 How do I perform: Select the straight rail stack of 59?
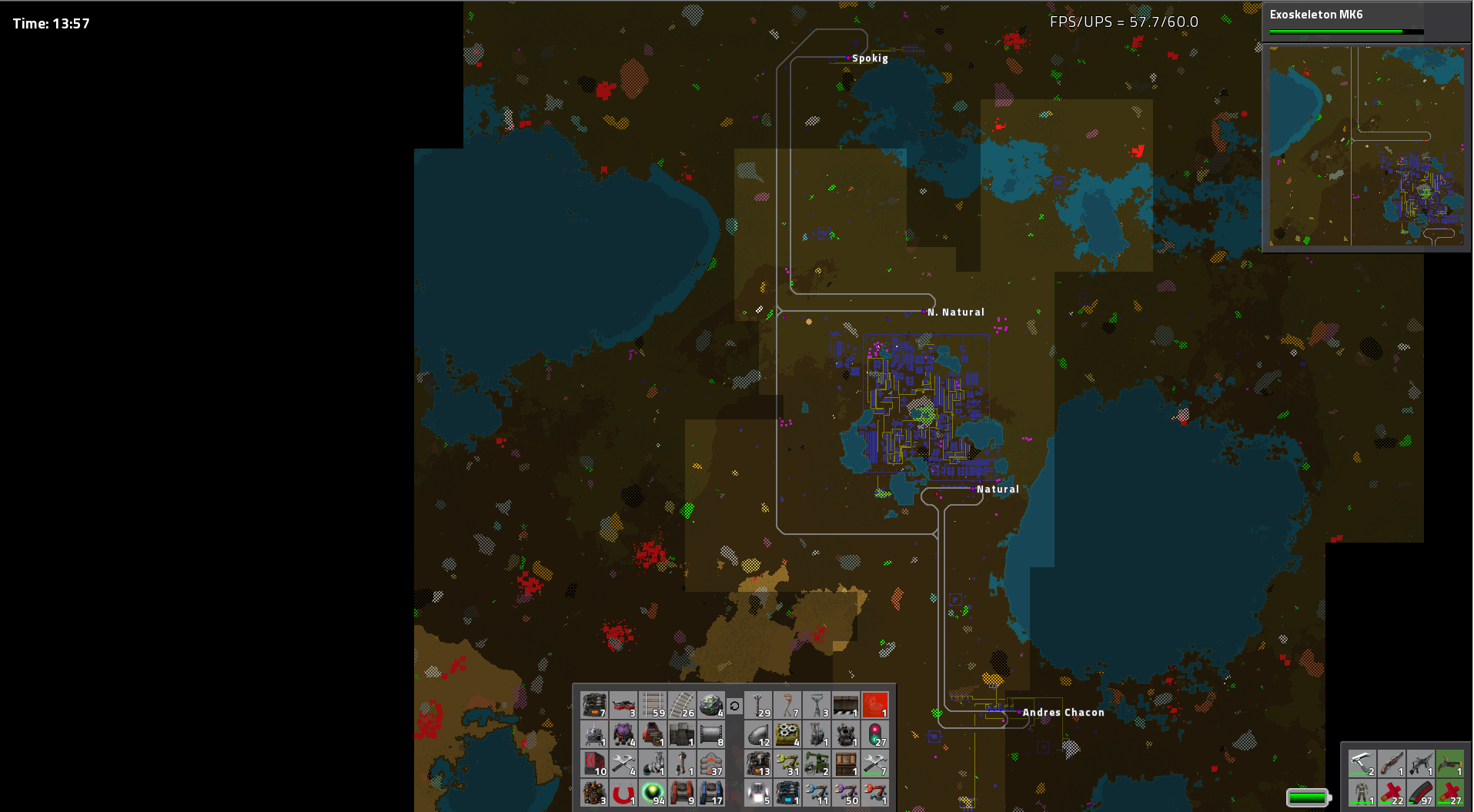tap(653, 705)
